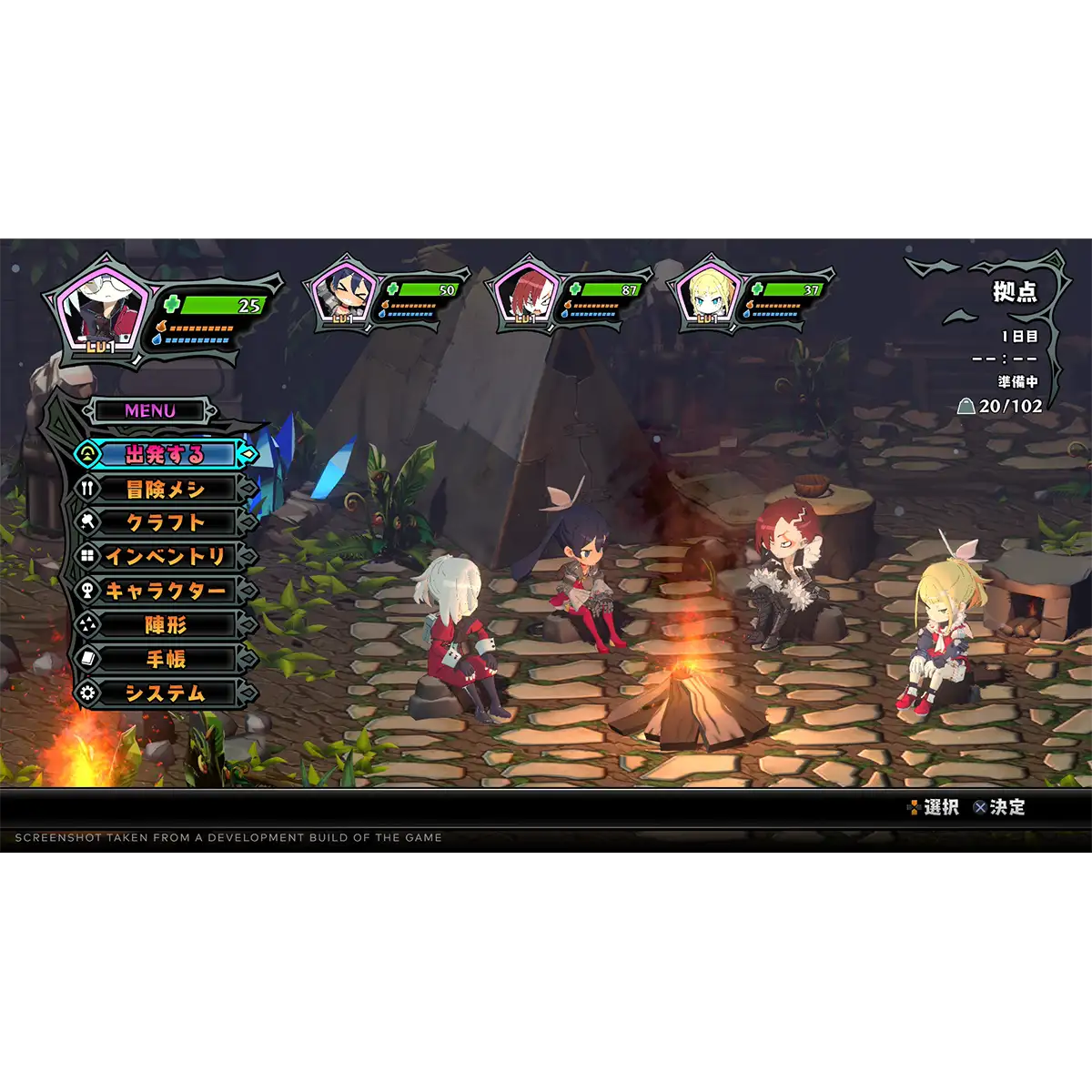Select the blonde party member portrait
Viewport: 1092px width, 1092px height.
pyautogui.click(x=708, y=294)
